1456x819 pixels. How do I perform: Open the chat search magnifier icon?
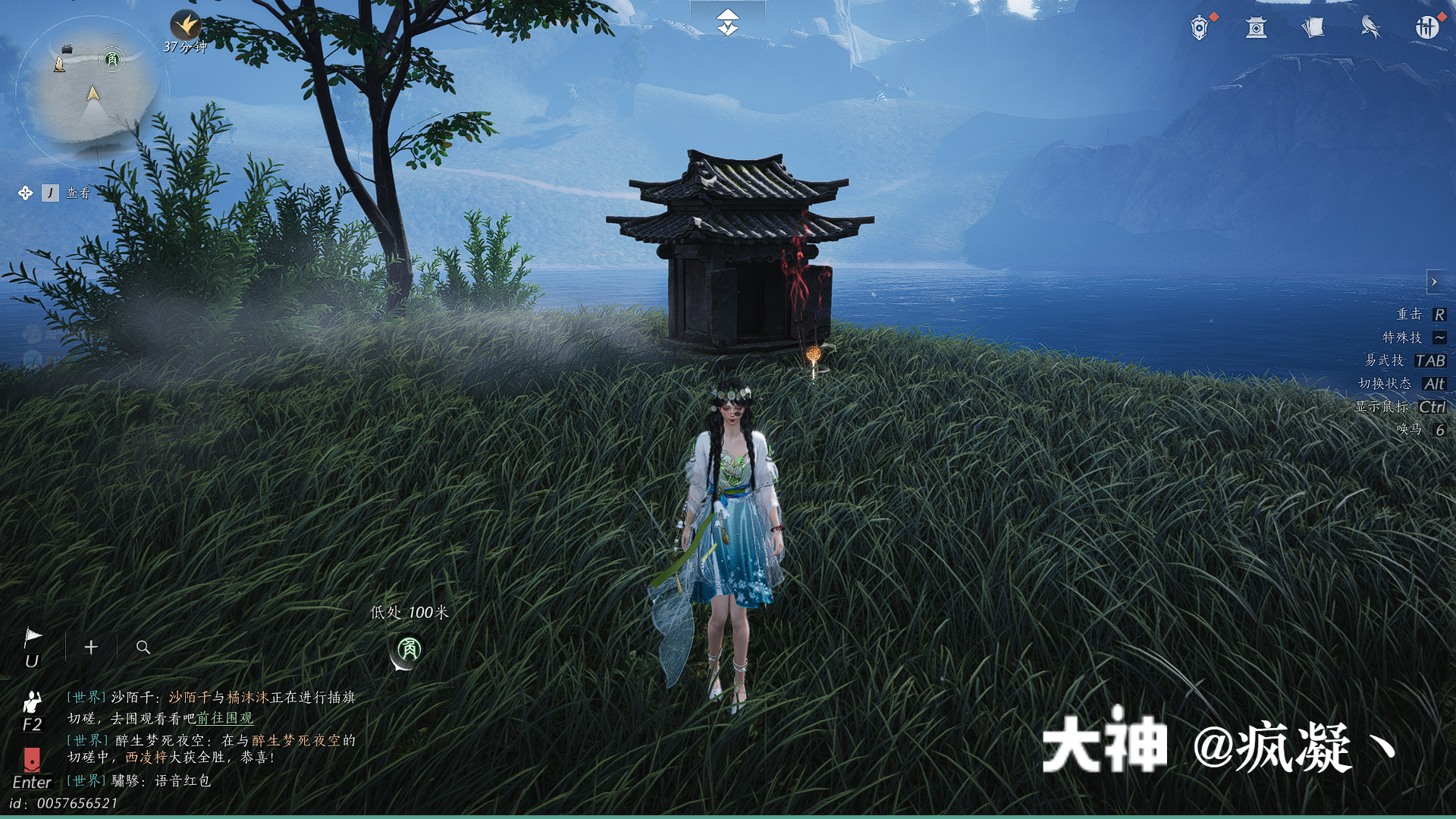coord(143,648)
